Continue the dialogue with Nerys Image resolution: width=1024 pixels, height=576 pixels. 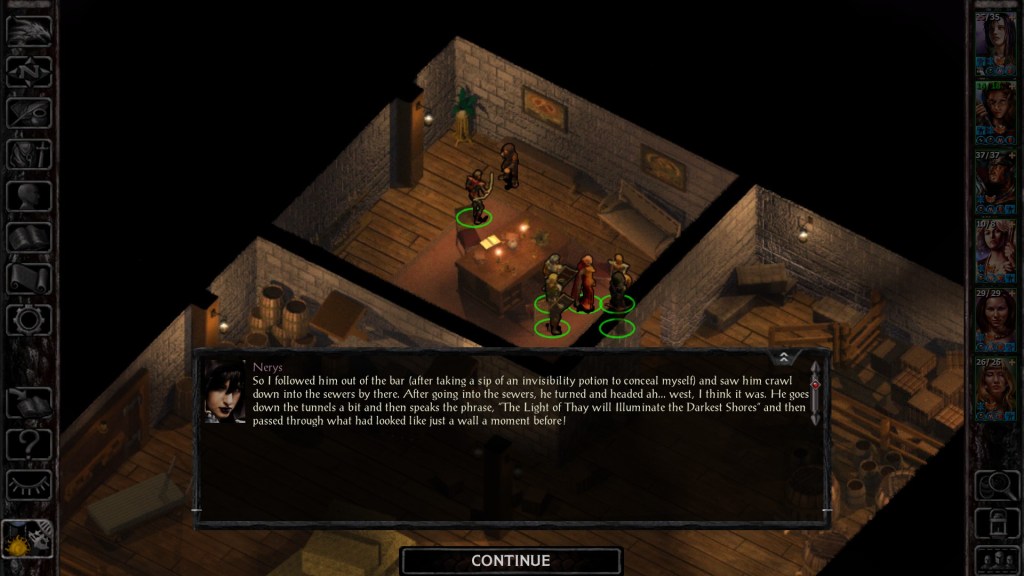coord(510,560)
